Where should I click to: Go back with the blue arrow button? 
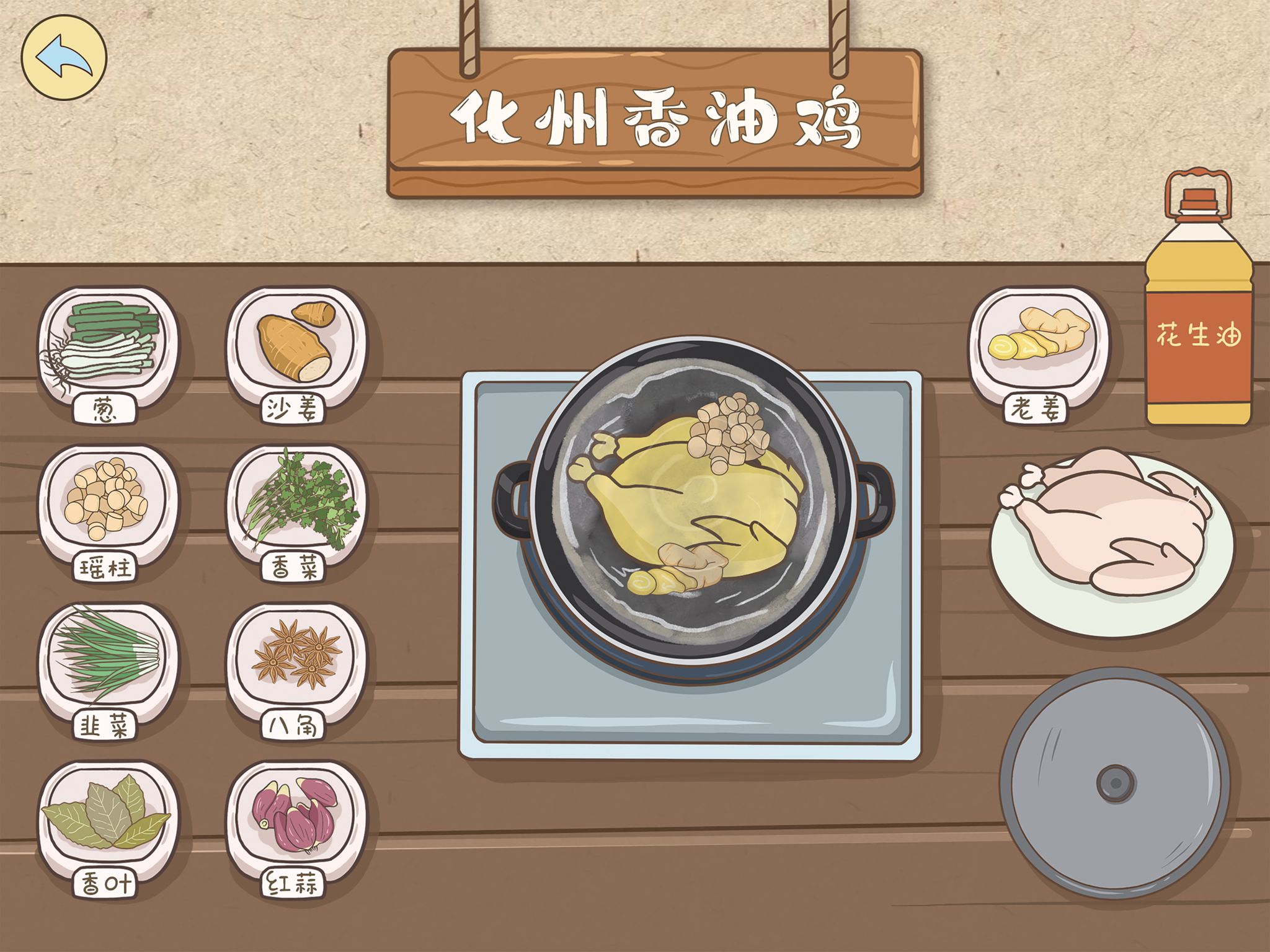point(64,57)
